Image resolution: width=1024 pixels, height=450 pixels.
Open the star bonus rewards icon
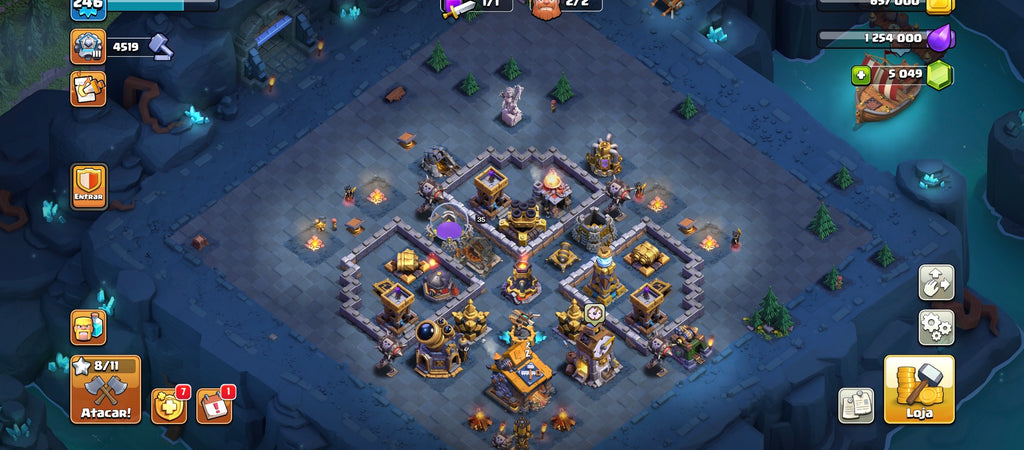[168, 404]
